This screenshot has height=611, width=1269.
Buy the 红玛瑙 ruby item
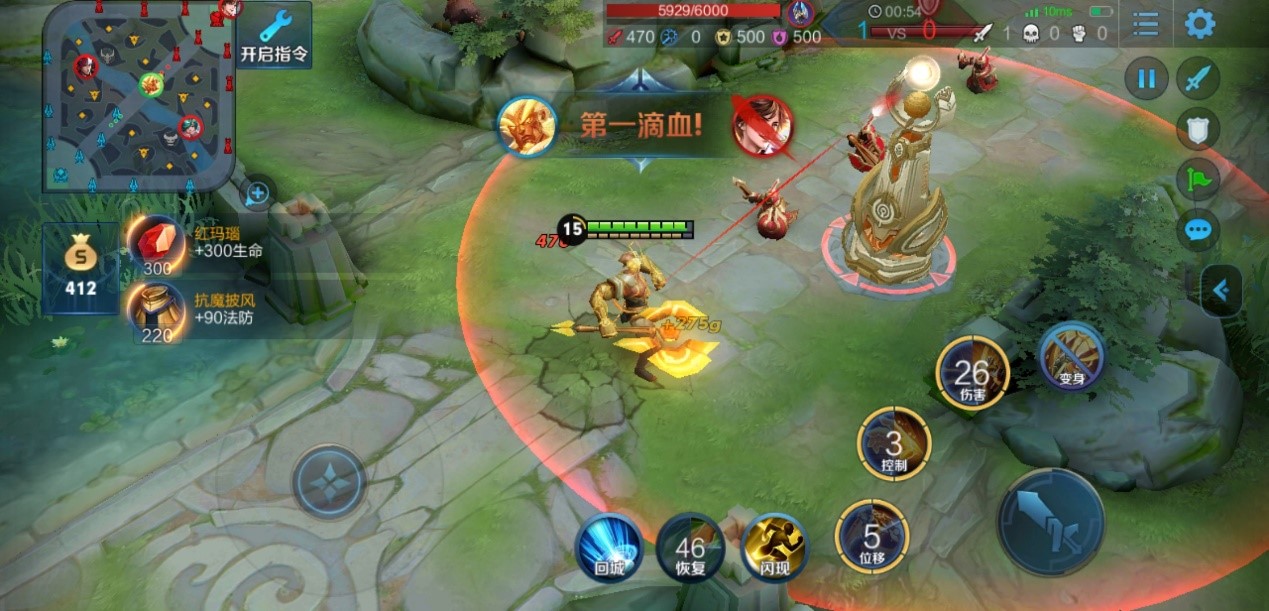coord(158,244)
